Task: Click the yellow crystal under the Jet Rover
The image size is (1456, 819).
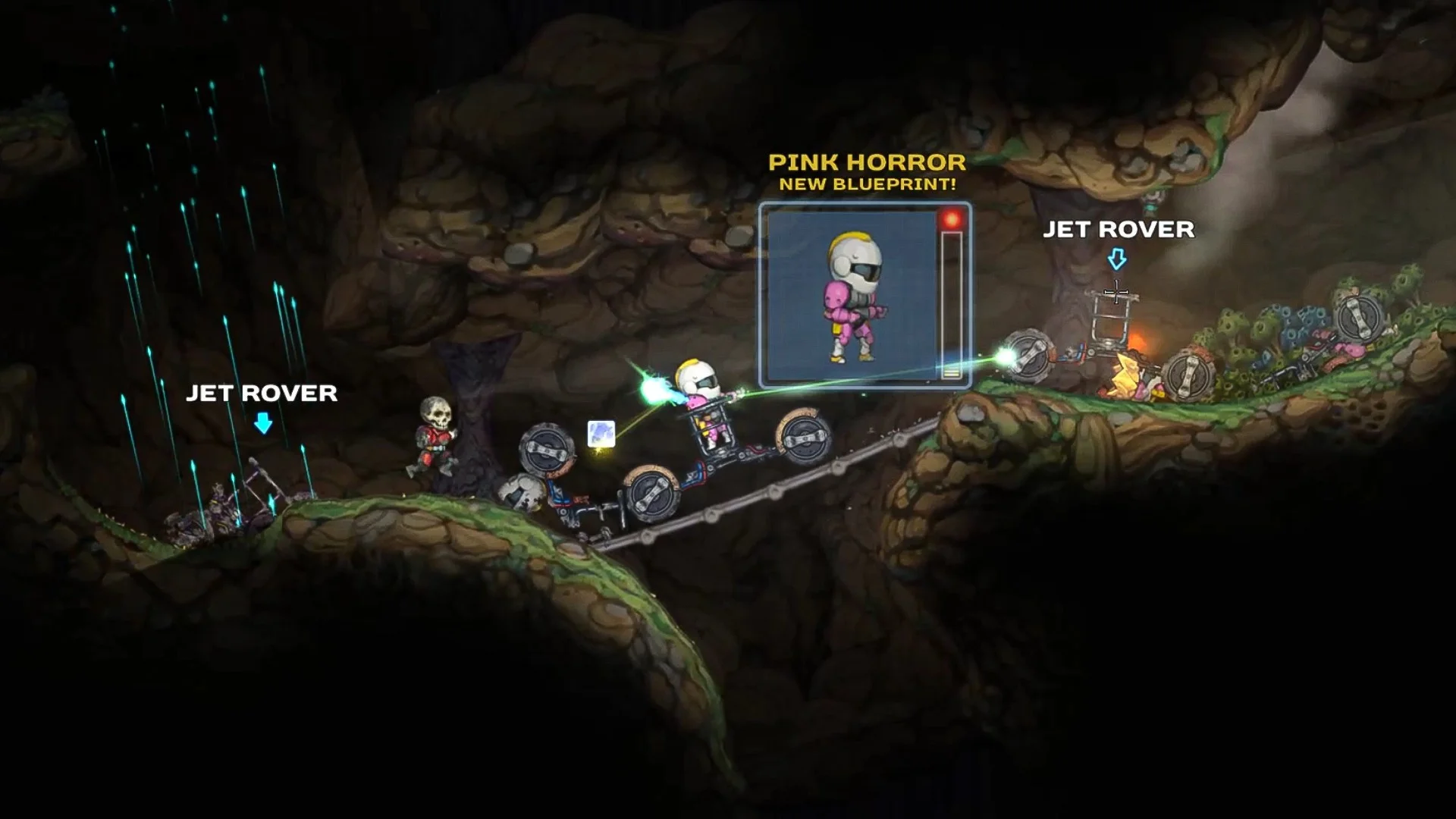Action: 1125,374
